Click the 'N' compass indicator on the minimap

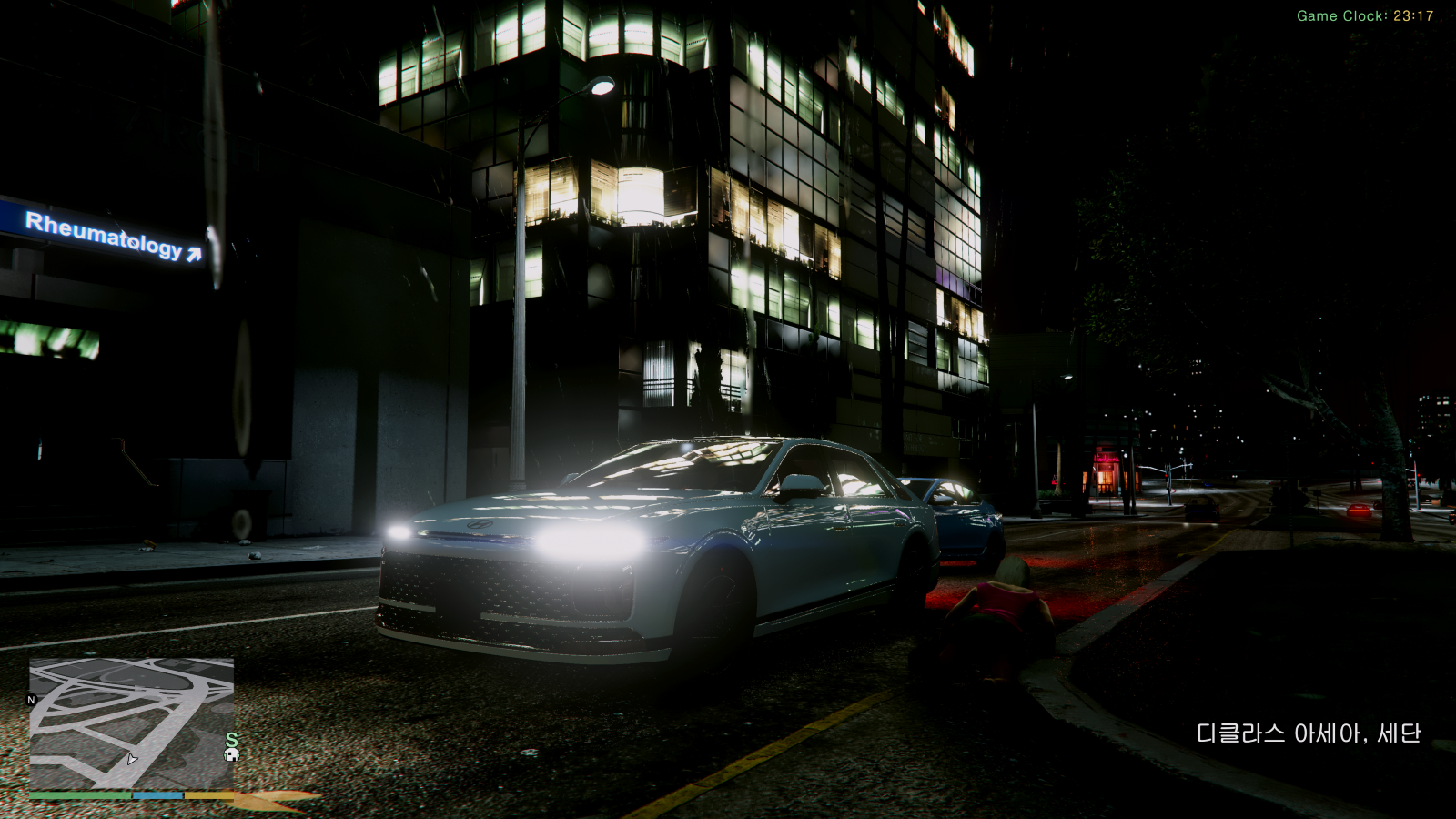click(32, 700)
